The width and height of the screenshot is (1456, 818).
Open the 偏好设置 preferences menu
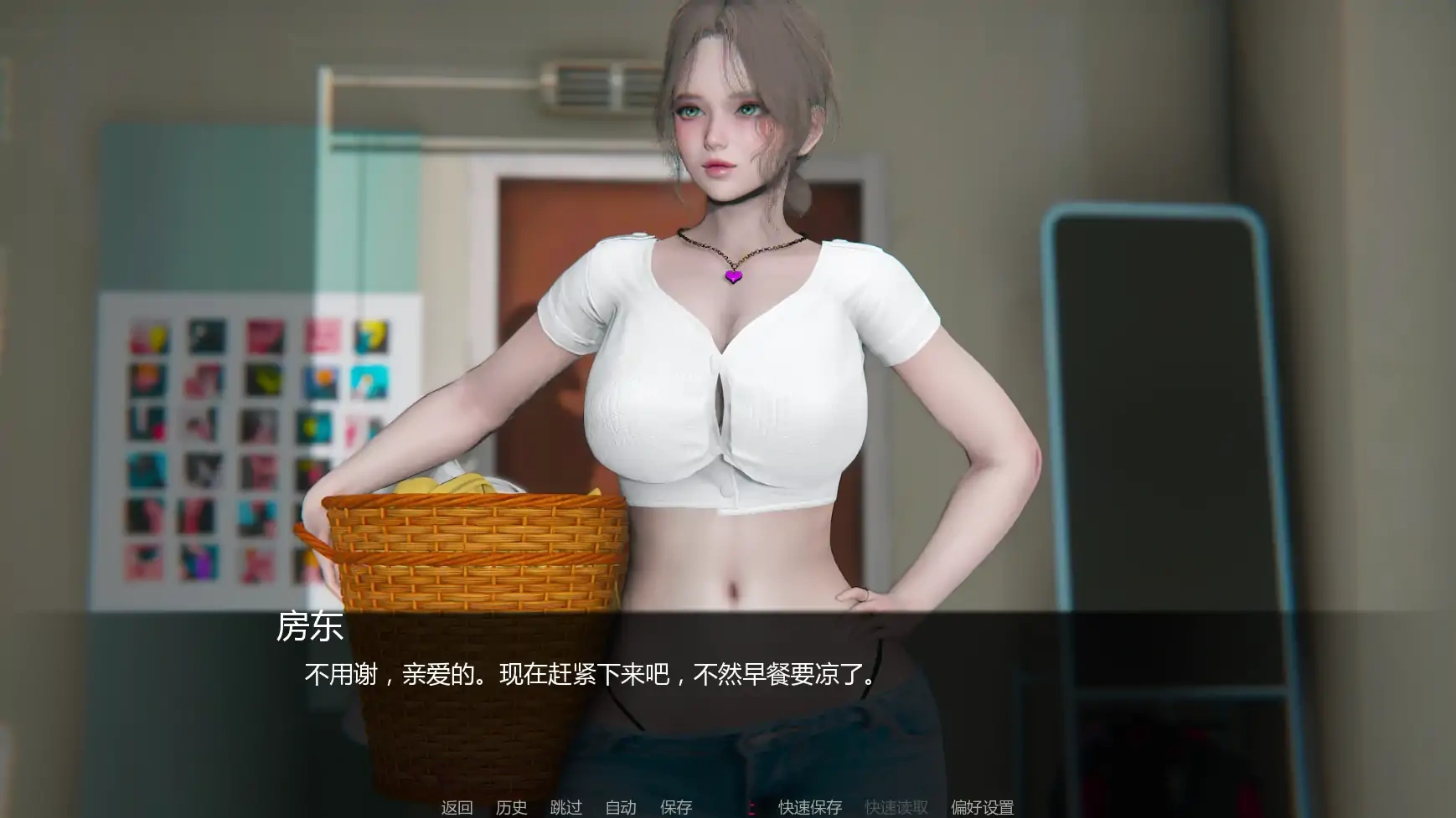tap(982, 807)
